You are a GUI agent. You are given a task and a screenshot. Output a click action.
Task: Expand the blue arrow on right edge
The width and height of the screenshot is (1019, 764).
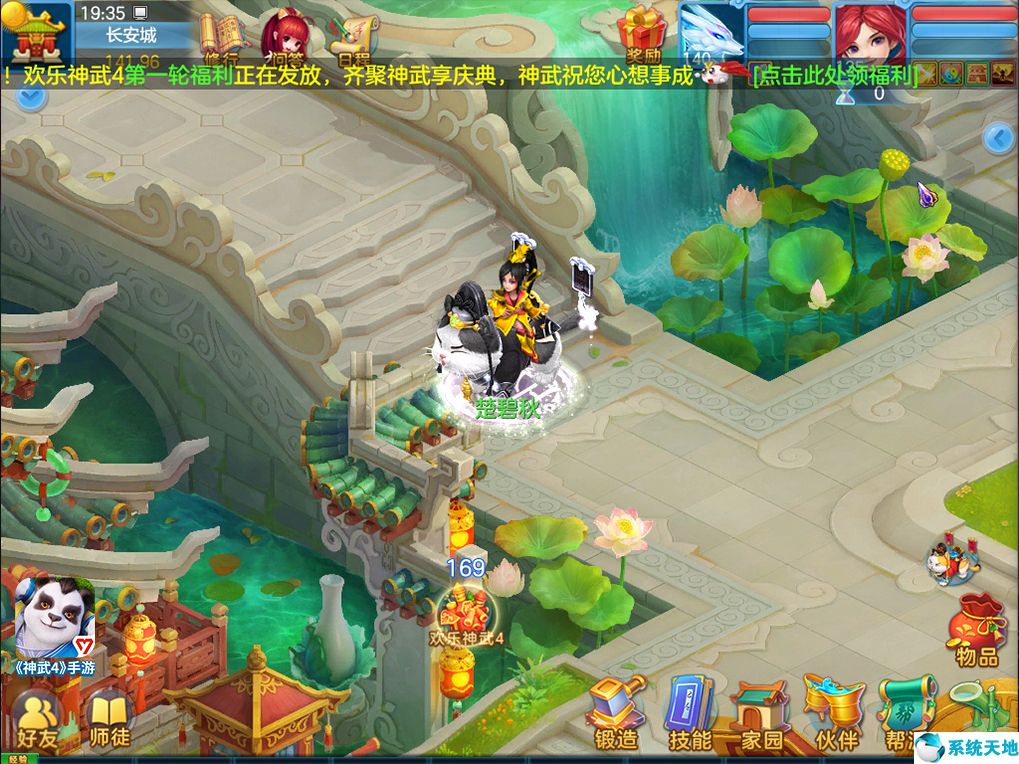(999, 138)
